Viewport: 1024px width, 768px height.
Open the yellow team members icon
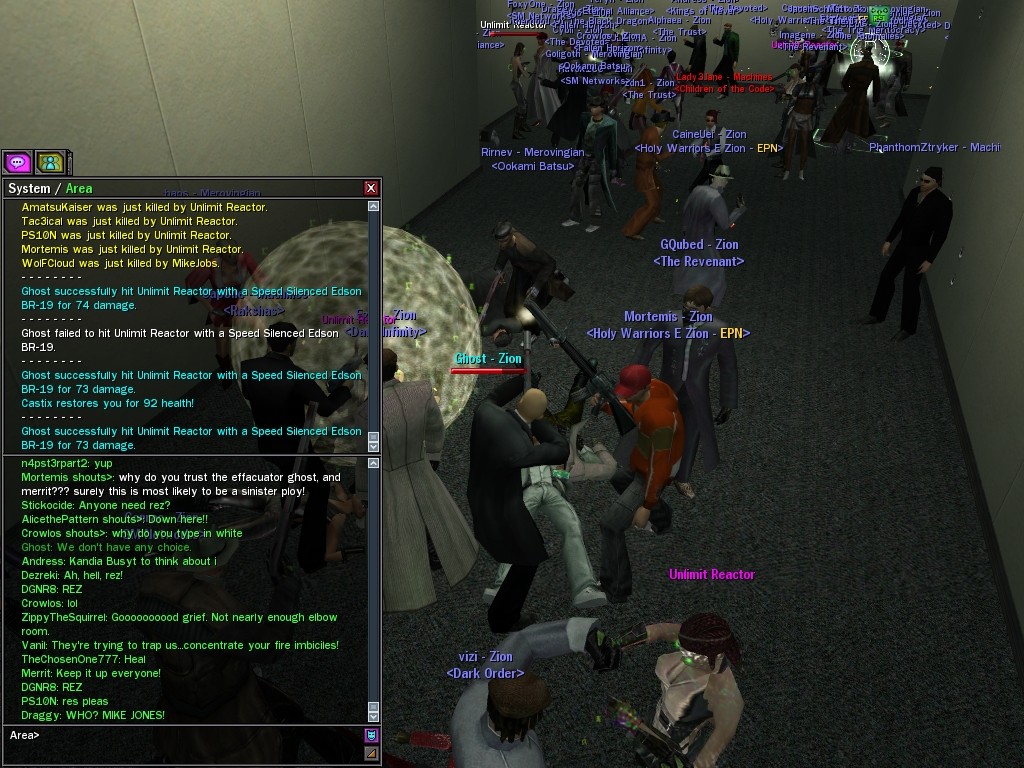[x=49, y=162]
